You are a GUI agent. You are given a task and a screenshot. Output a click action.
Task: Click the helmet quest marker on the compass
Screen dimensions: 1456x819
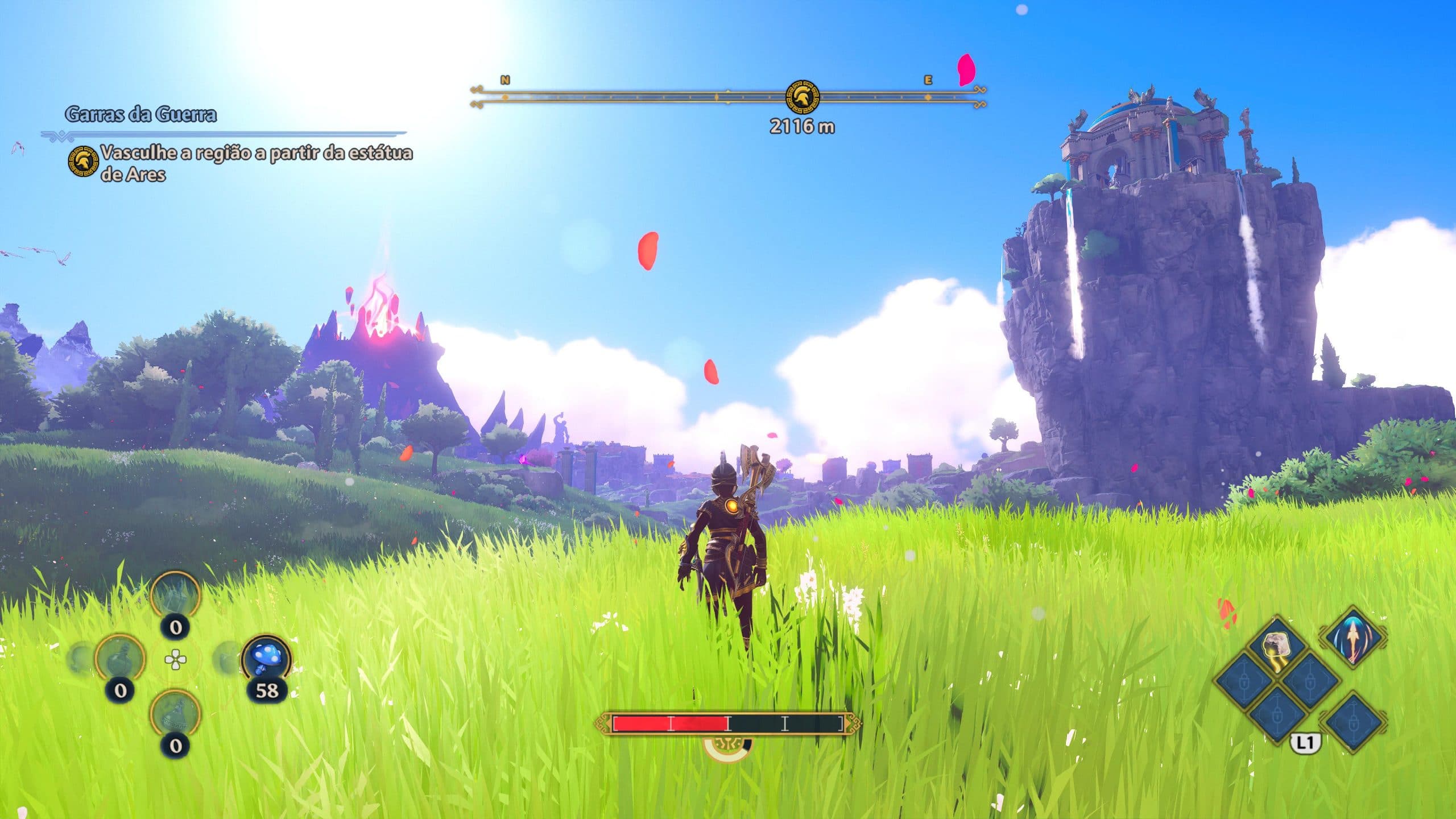802,97
